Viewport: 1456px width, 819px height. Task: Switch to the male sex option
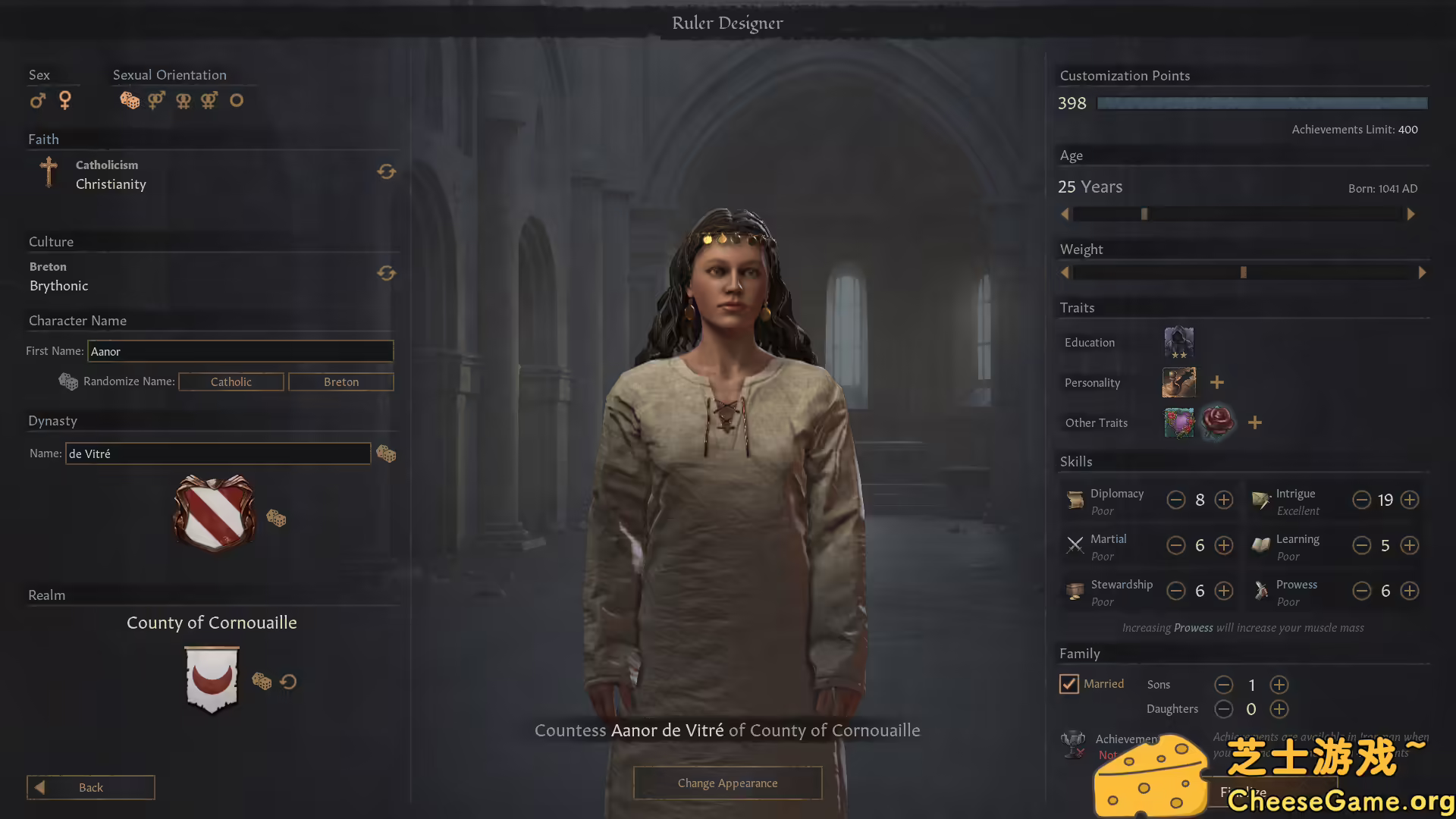(x=37, y=100)
